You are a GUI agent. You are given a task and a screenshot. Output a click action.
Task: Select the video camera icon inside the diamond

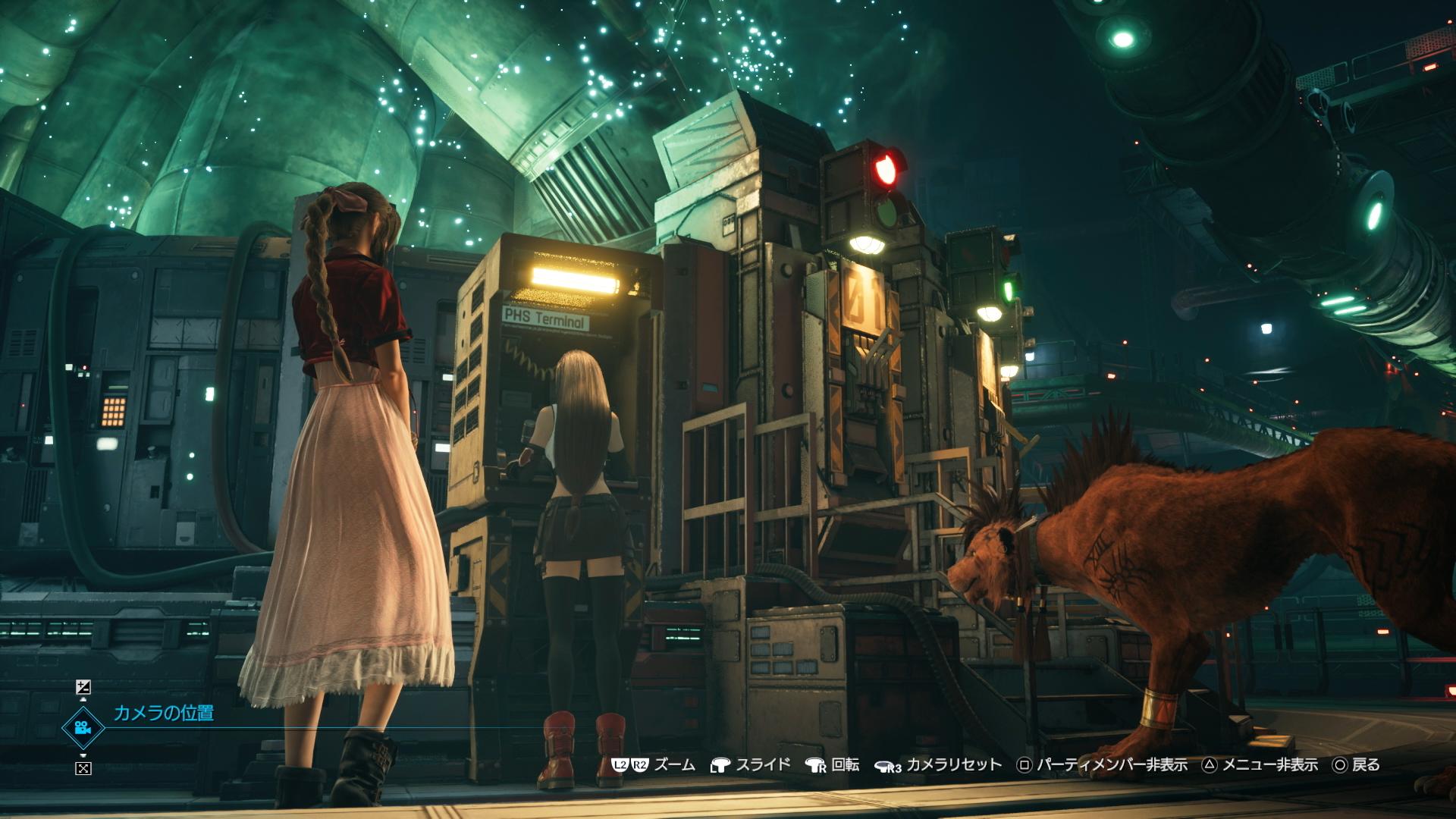(83, 728)
